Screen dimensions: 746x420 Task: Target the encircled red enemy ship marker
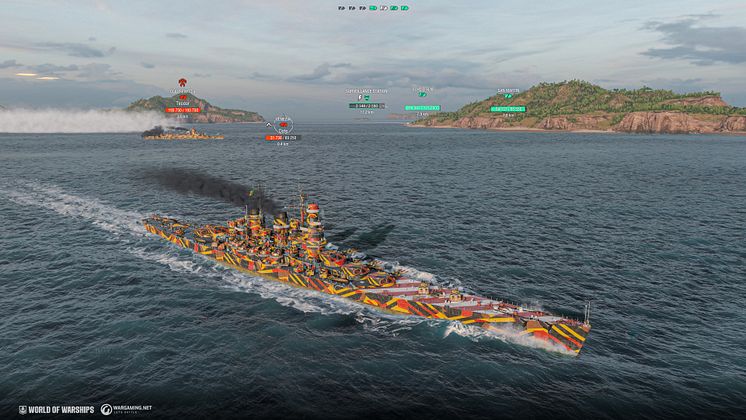(282, 125)
